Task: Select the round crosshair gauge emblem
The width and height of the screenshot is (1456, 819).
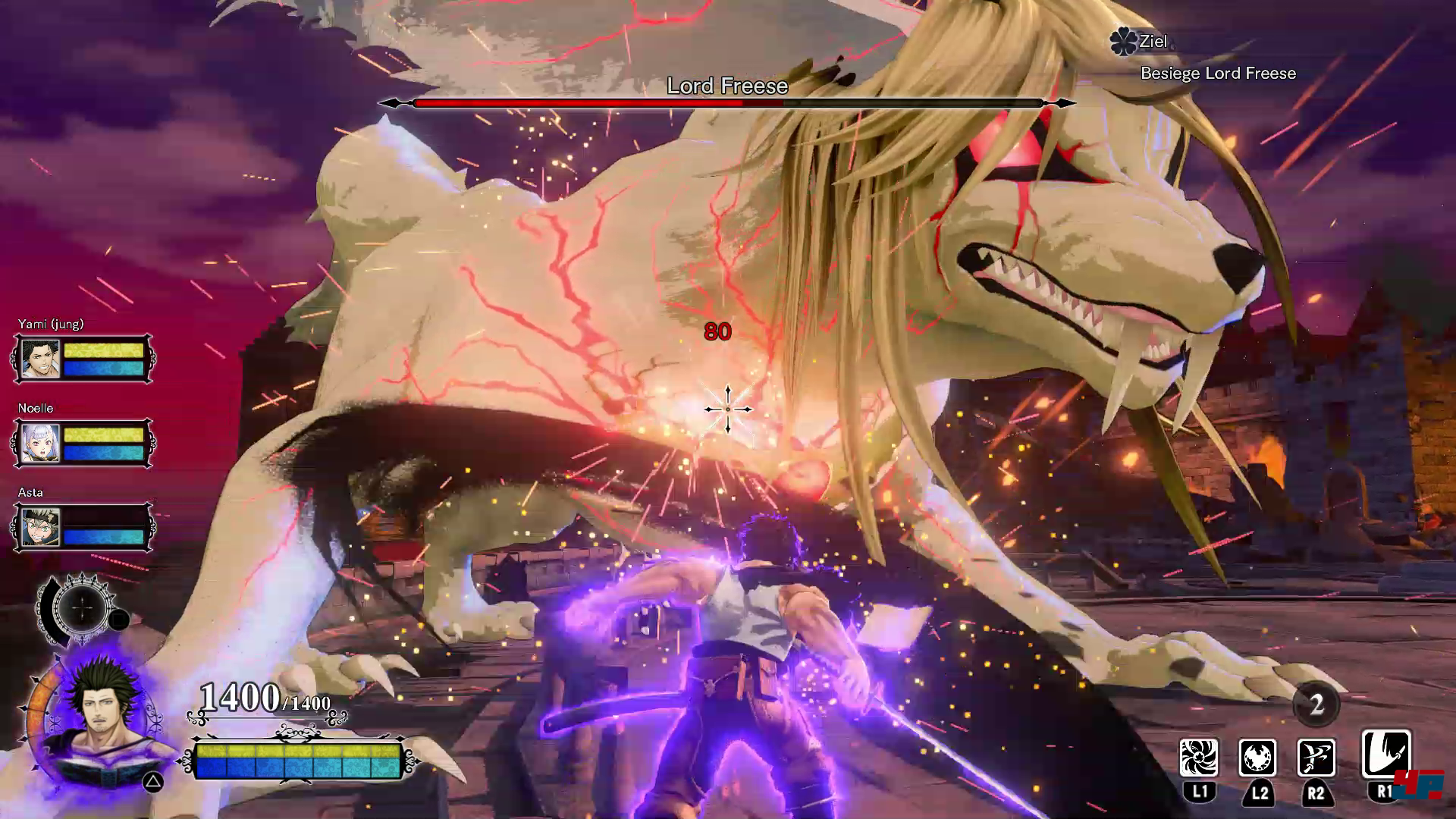Action: click(83, 607)
